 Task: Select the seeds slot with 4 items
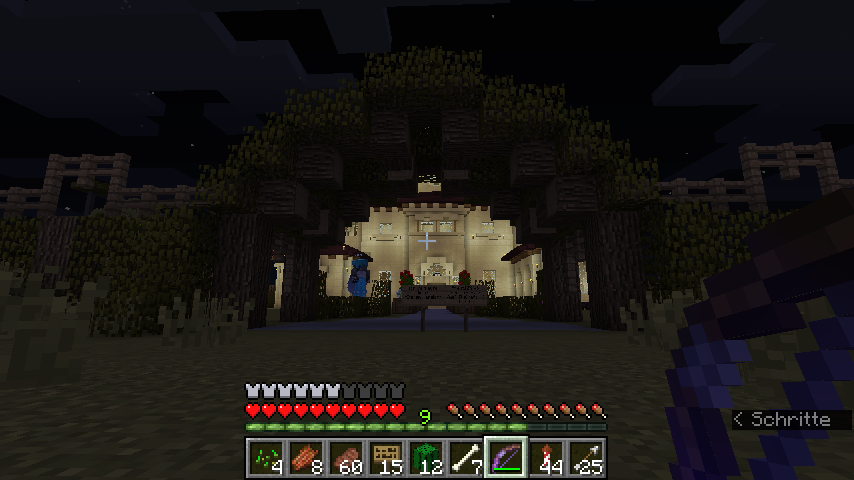pos(266,458)
